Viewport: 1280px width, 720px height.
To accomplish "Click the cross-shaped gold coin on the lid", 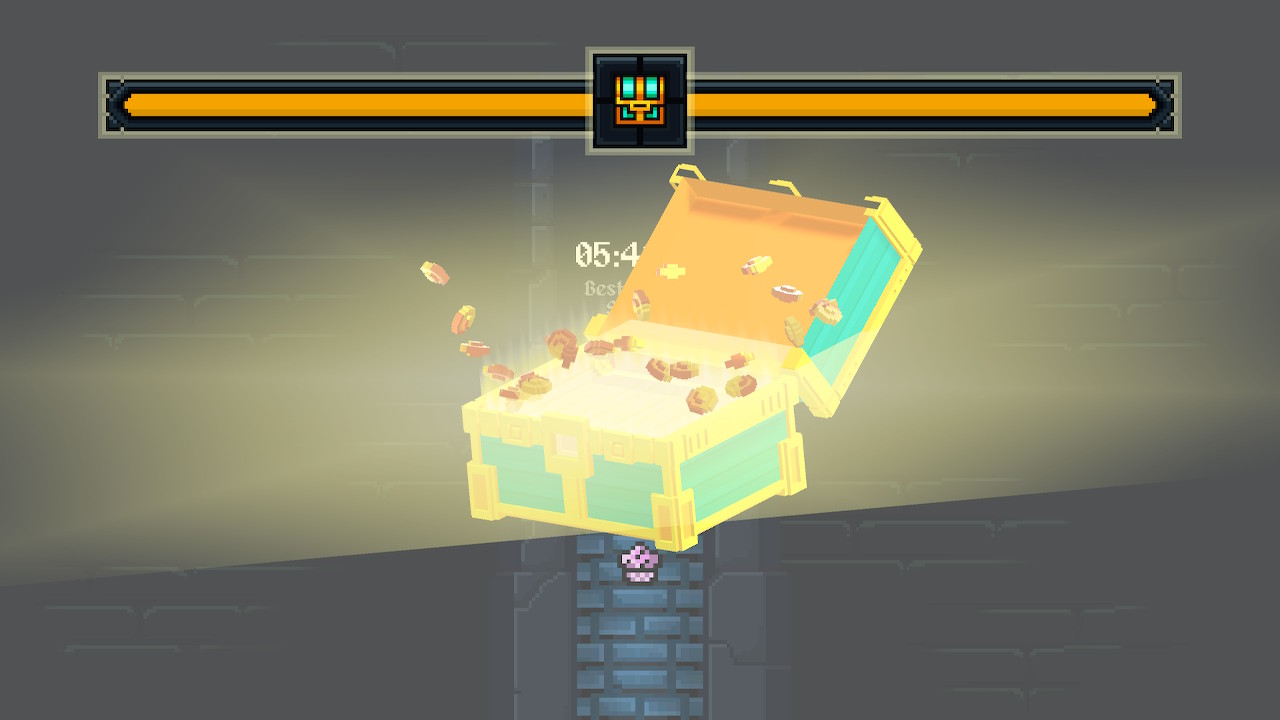I will 672,272.
